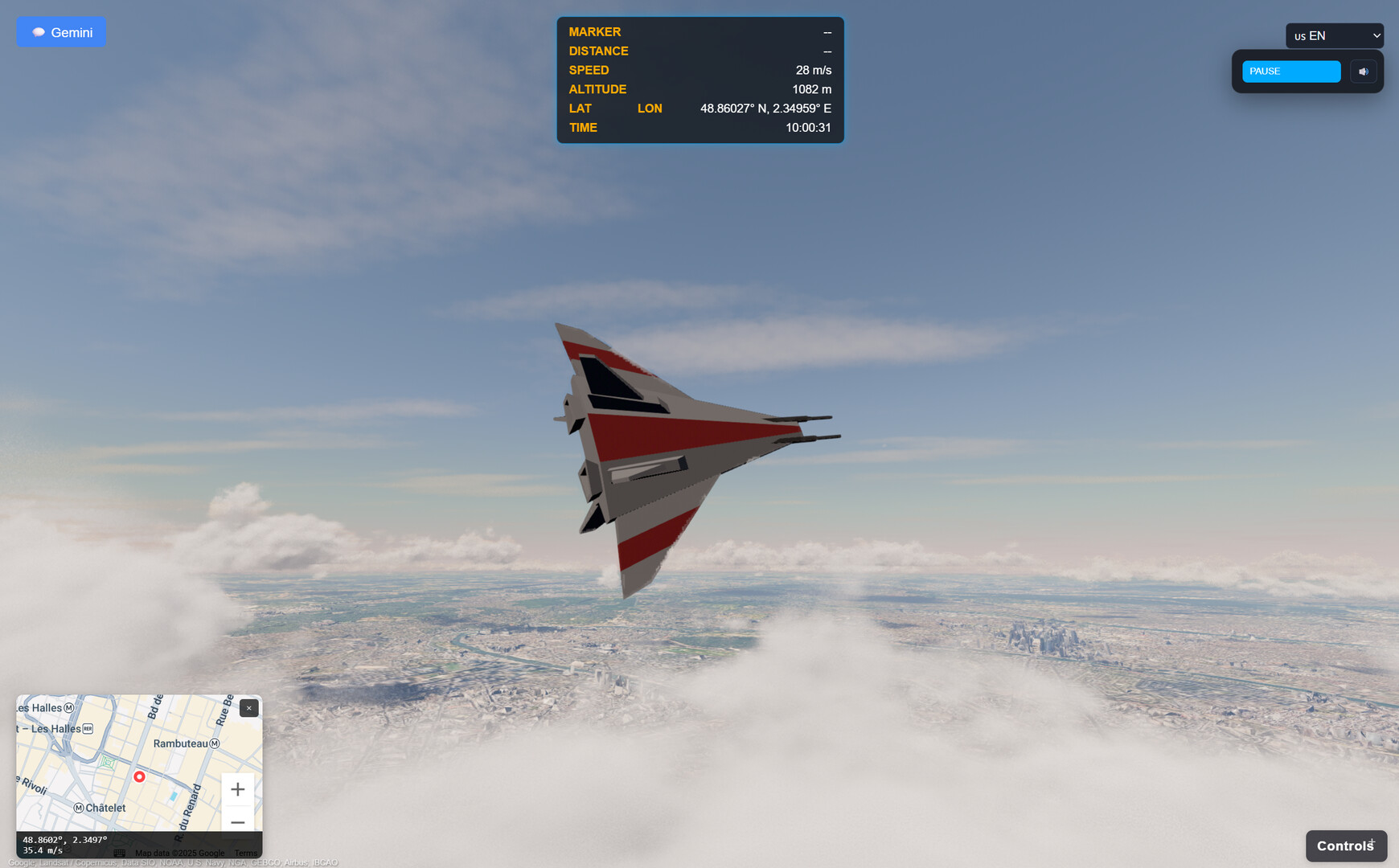Click the cloud icon in the Gemini button
The width and height of the screenshot is (1399, 868).
click(38, 31)
